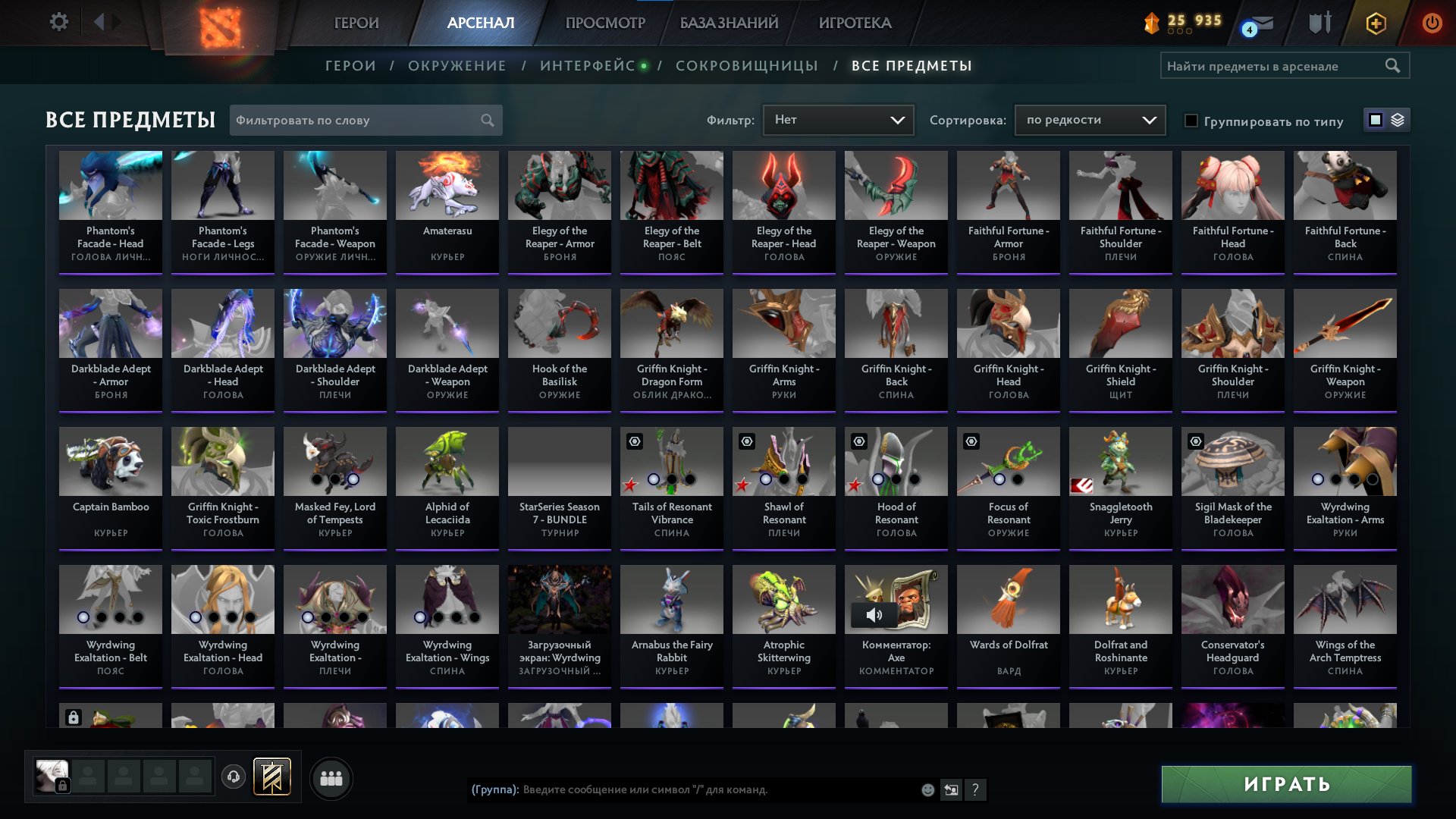Click the back arrow button next to settings
The height and width of the screenshot is (819, 1456).
pos(97,22)
